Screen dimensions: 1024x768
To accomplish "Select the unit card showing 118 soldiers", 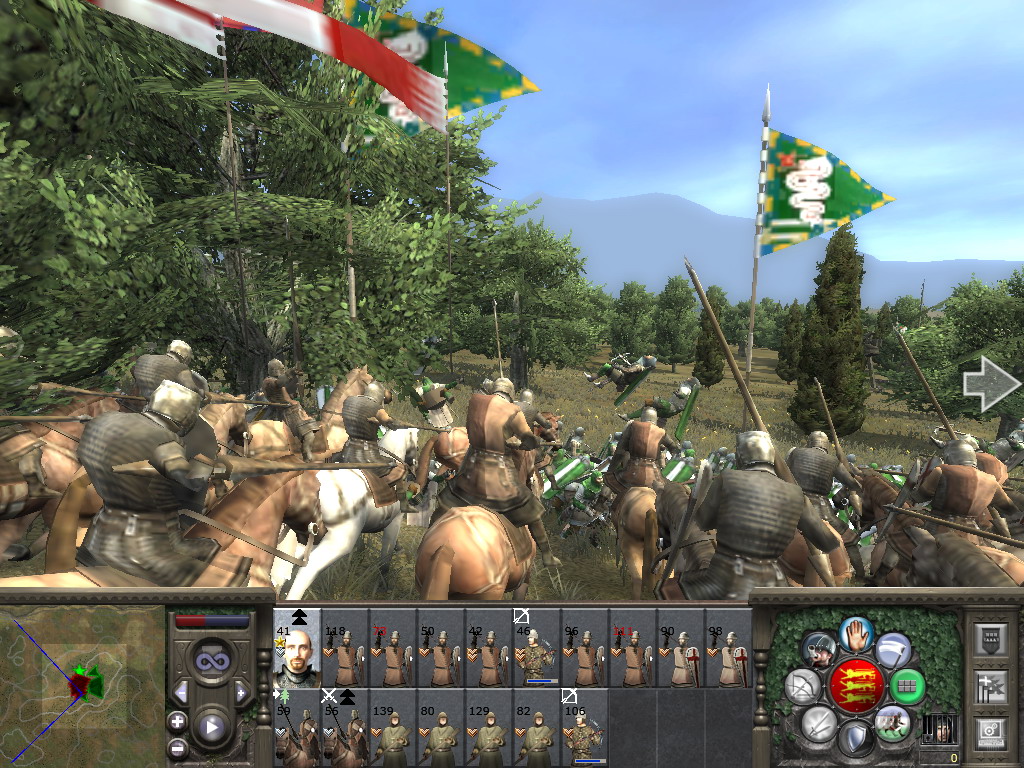I will click(345, 647).
